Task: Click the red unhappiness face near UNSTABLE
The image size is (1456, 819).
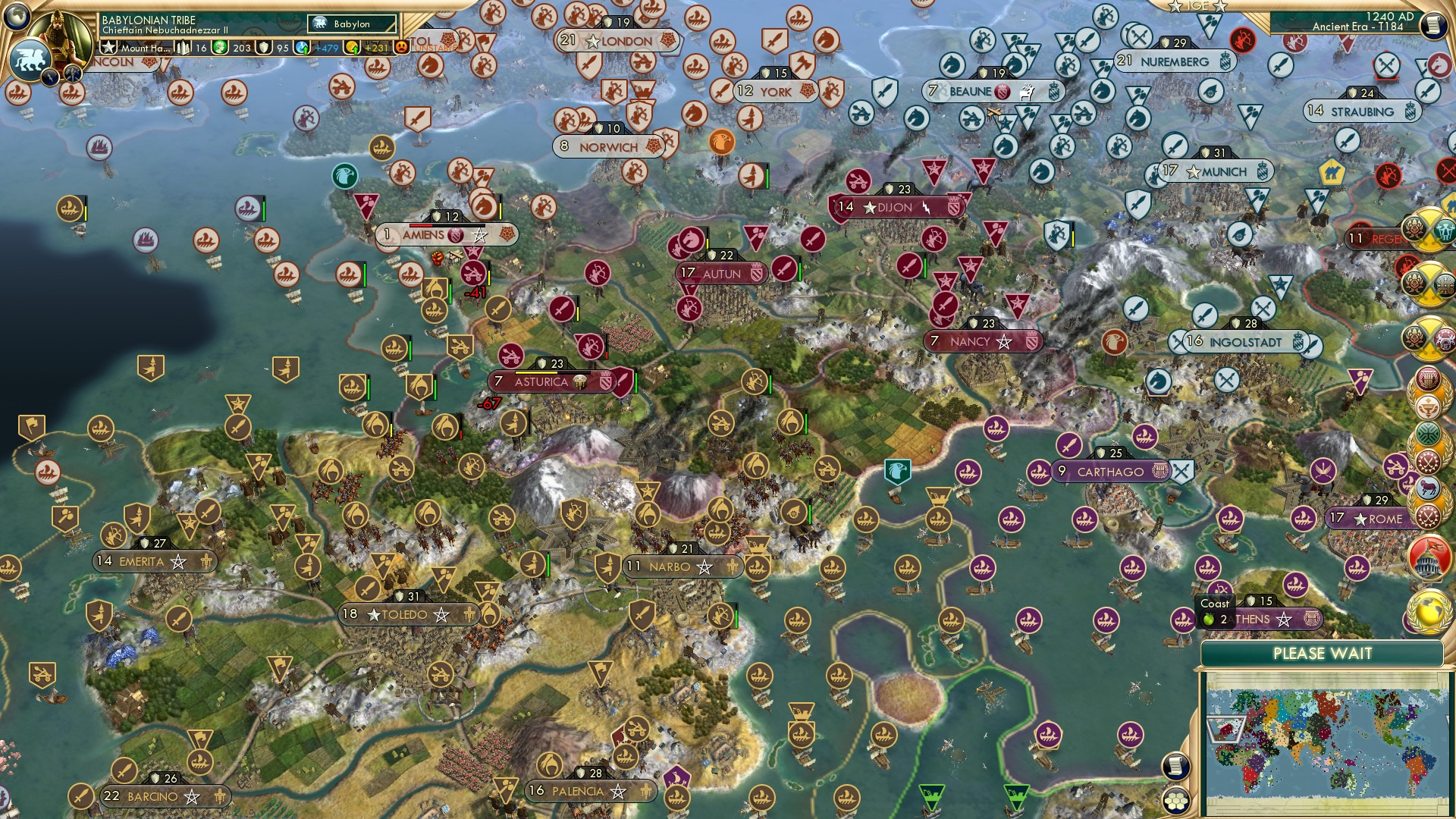Action: coord(400,46)
